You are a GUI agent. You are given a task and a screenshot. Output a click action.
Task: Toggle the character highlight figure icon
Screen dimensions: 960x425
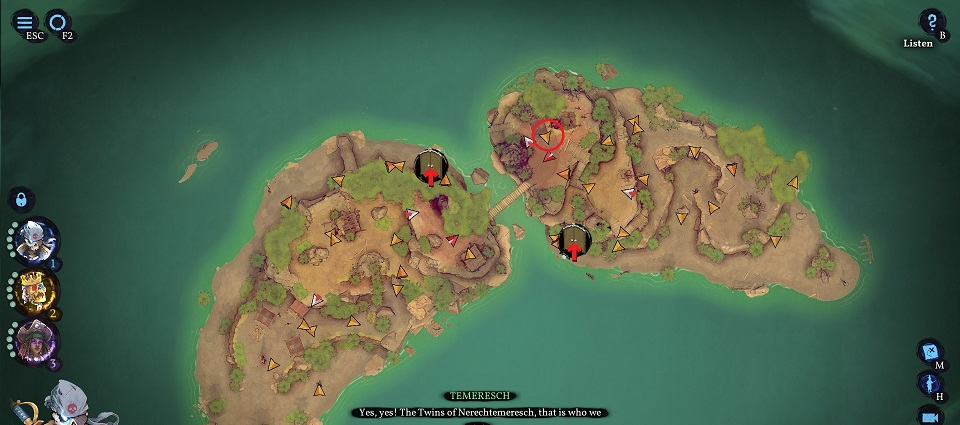click(x=930, y=383)
